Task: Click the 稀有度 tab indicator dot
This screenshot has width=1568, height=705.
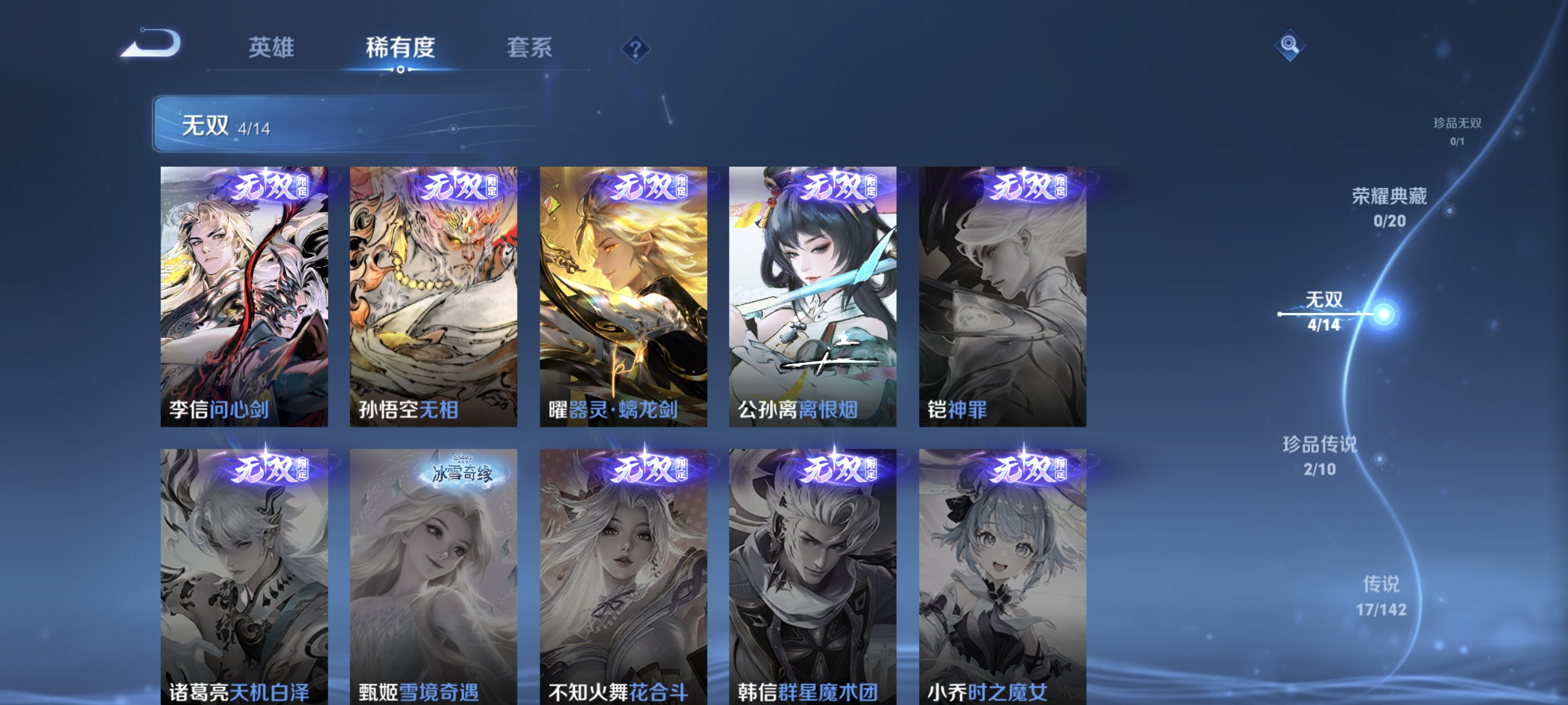Action: (x=401, y=70)
